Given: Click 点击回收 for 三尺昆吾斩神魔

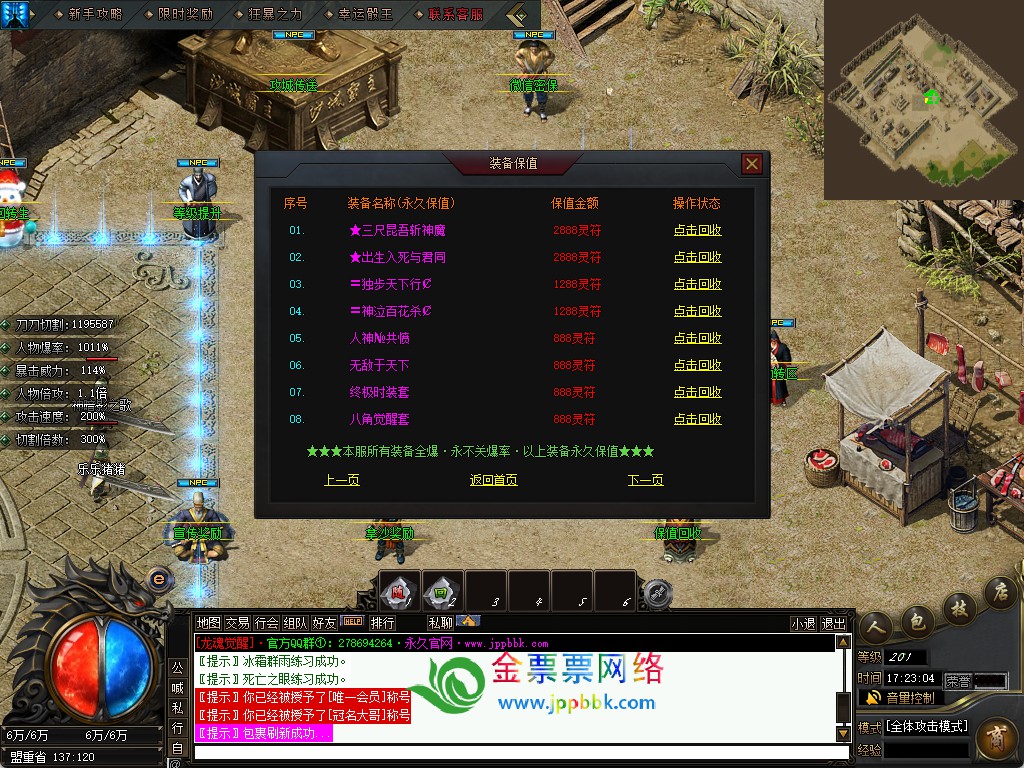Looking at the screenshot, I should click(697, 230).
